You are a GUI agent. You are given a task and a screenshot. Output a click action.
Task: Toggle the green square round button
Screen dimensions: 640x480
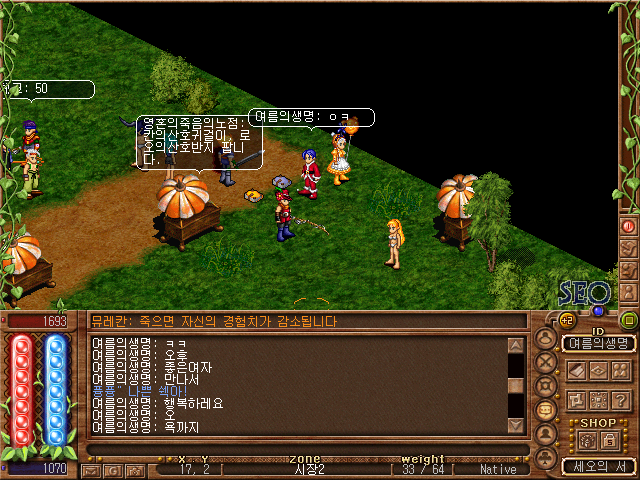pyautogui.click(x=629, y=321)
